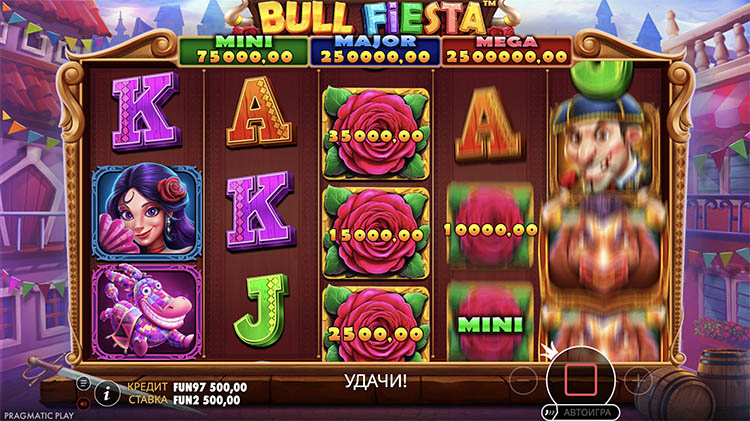Stop the spin with the red square button
Screen dimensions: 750x421
click(581, 379)
